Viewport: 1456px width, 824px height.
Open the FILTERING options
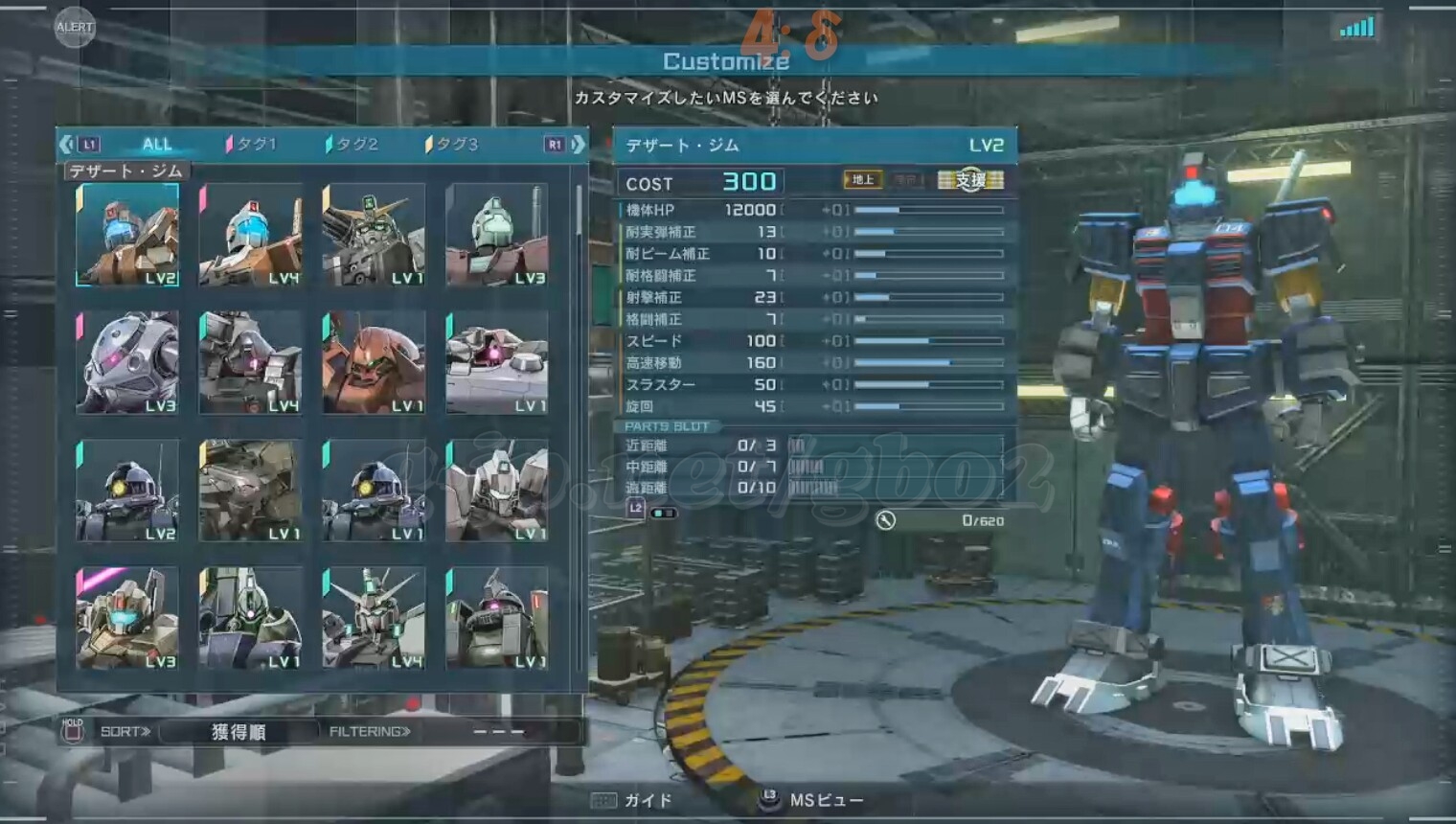tap(370, 732)
